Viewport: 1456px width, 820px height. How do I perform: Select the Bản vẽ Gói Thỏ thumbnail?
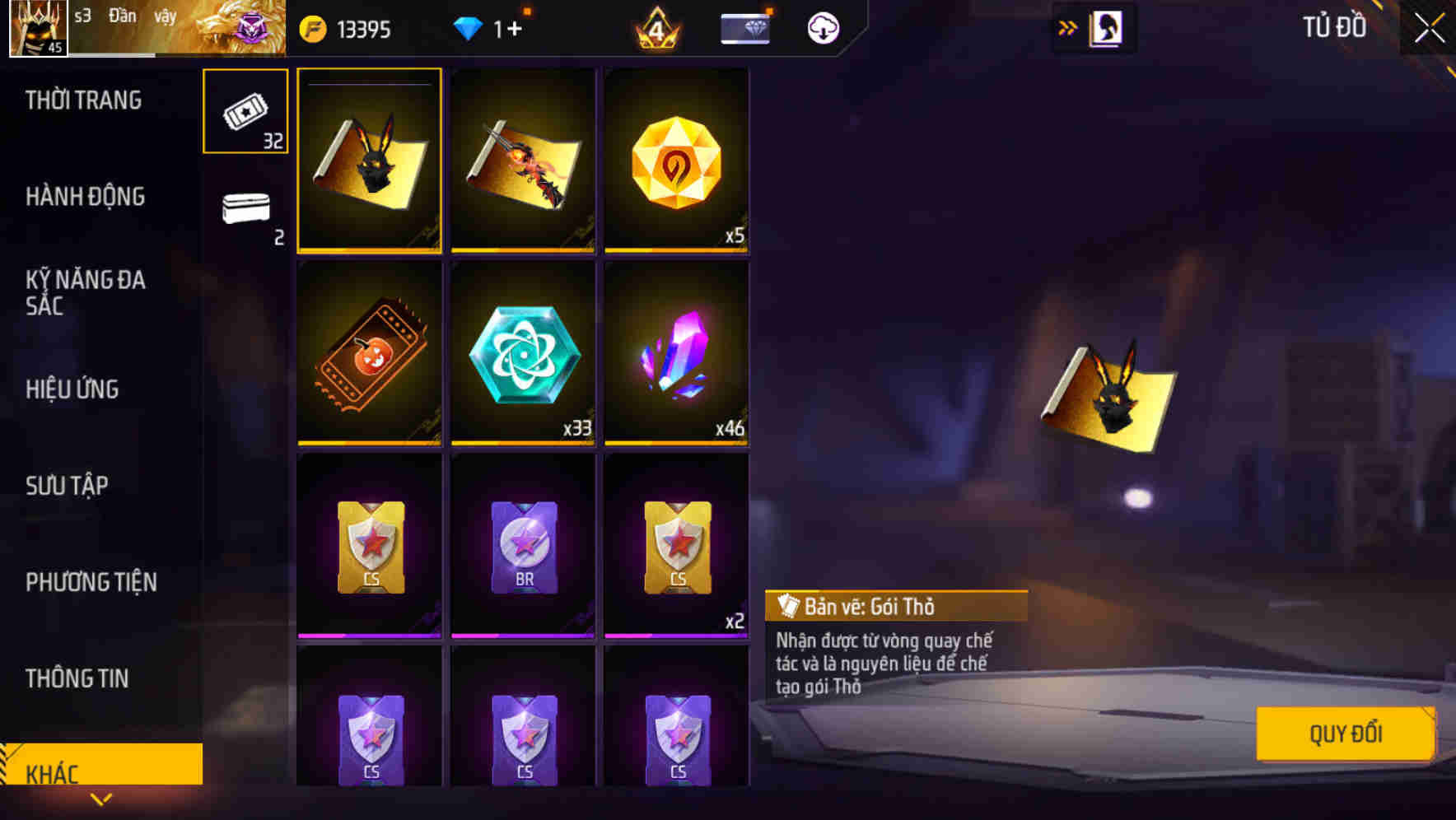click(x=369, y=161)
